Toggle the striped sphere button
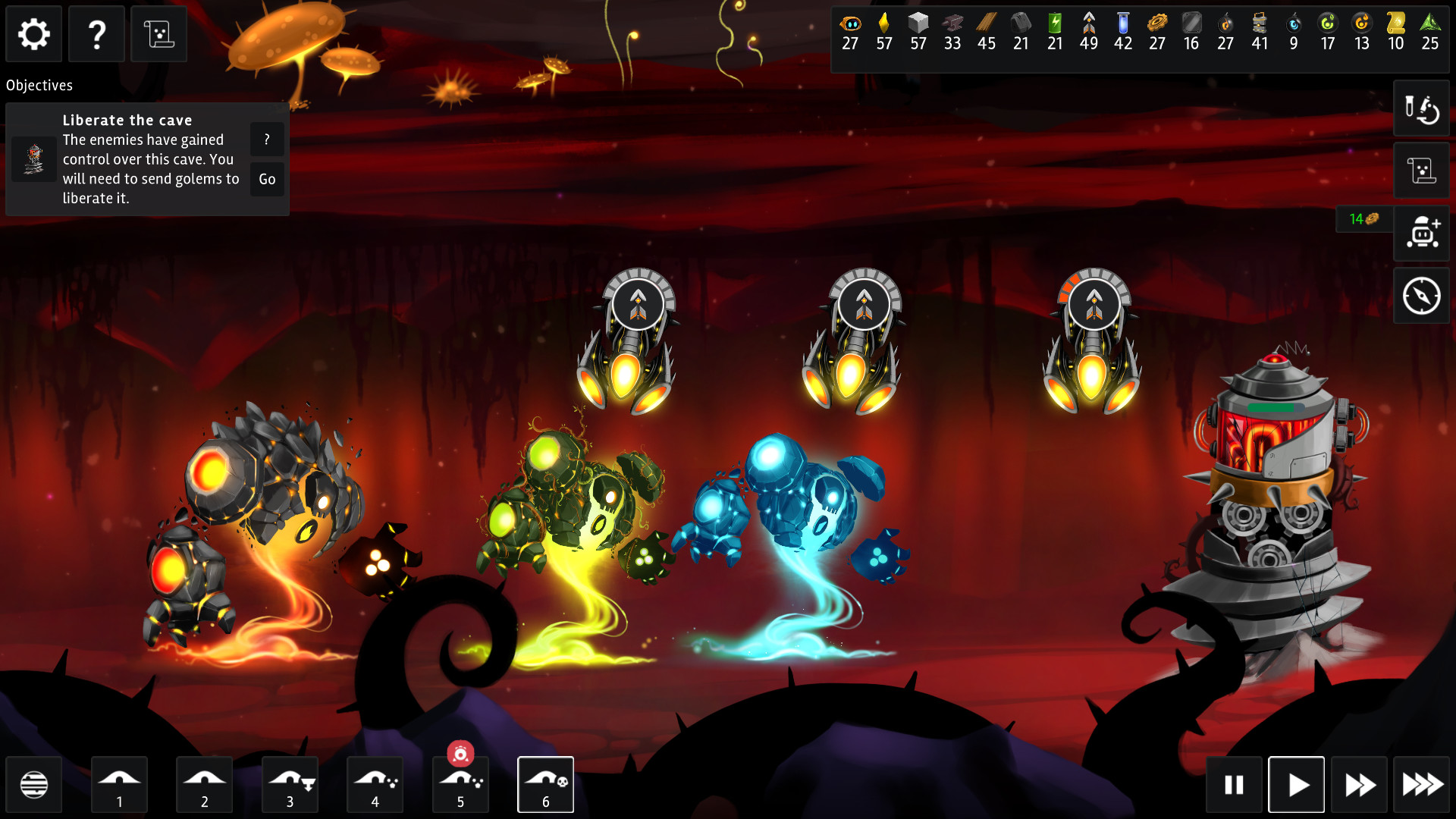Image resolution: width=1456 pixels, height=819 pixels. [34, 784]
